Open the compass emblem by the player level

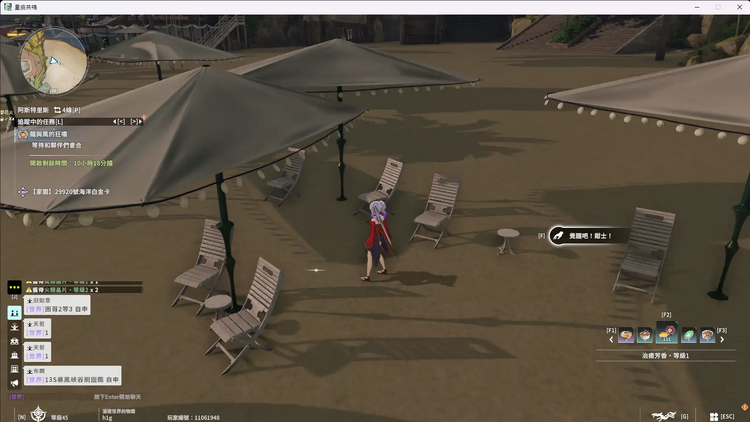pyautogui.click(x=39, y=414)
